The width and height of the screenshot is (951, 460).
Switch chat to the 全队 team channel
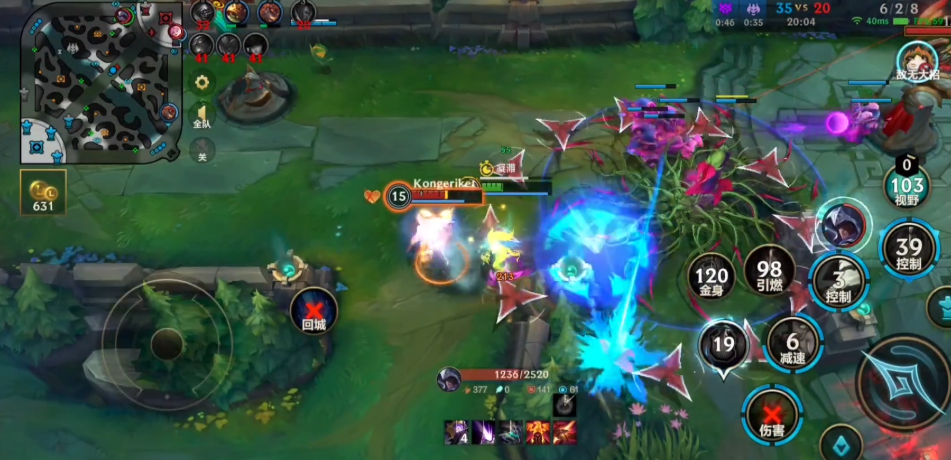tap(202, 116)
